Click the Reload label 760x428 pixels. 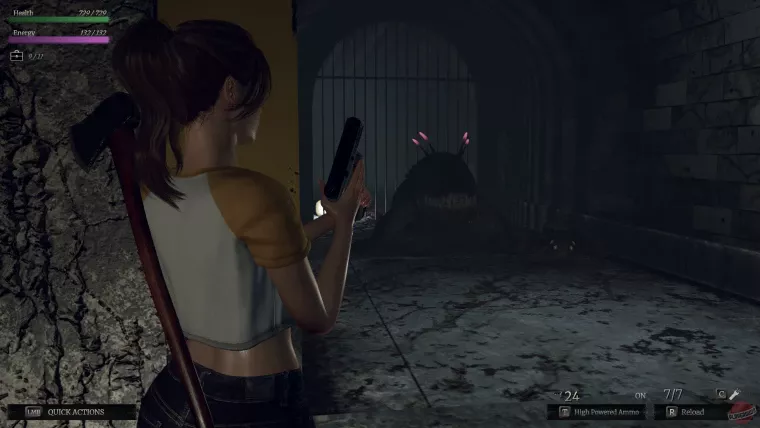693,411
